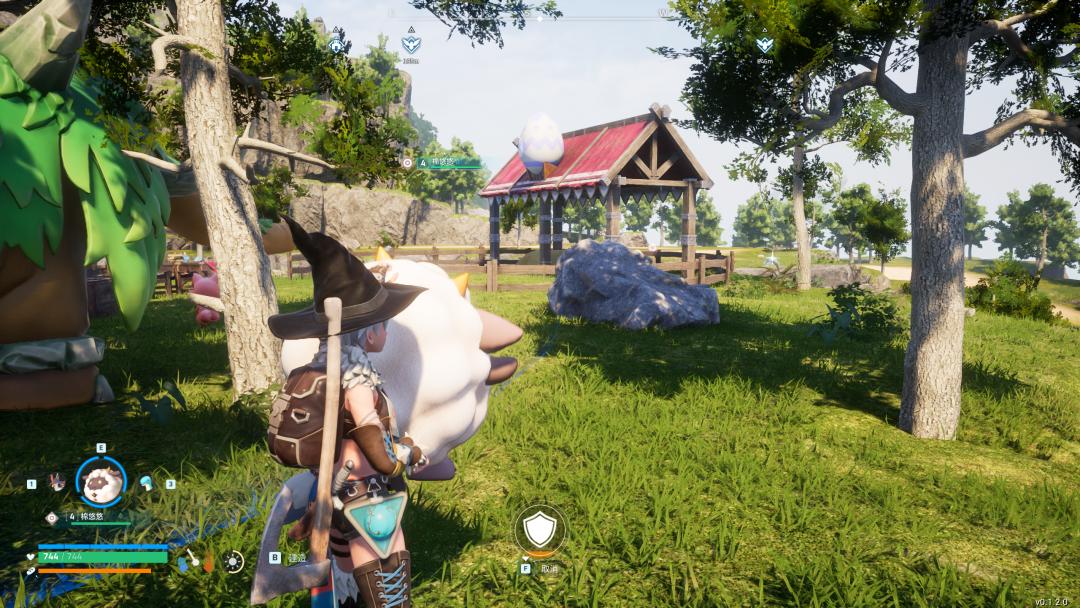1080x608 pixels.
Task: Click the compass bar at top
Action: pos(540,17)
